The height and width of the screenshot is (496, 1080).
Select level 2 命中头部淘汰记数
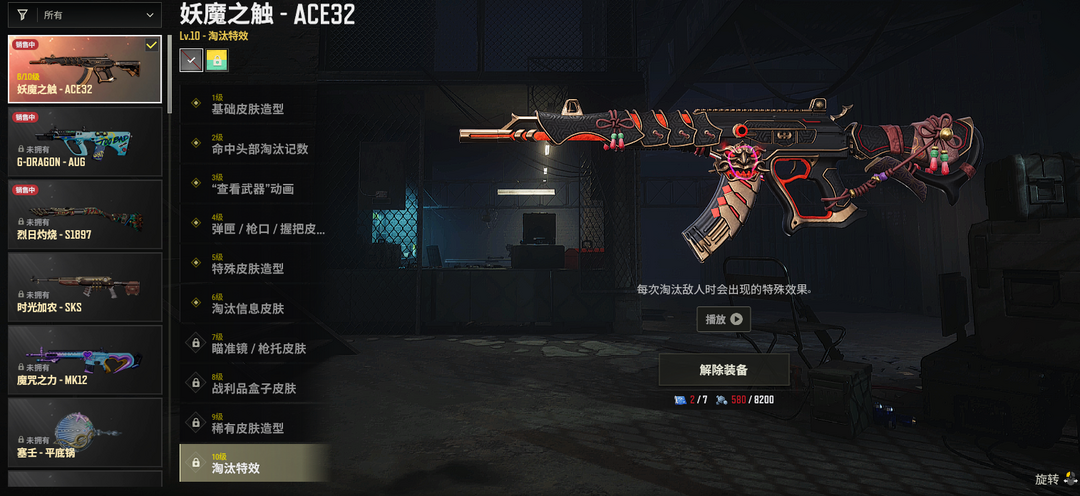coord(254,145)
